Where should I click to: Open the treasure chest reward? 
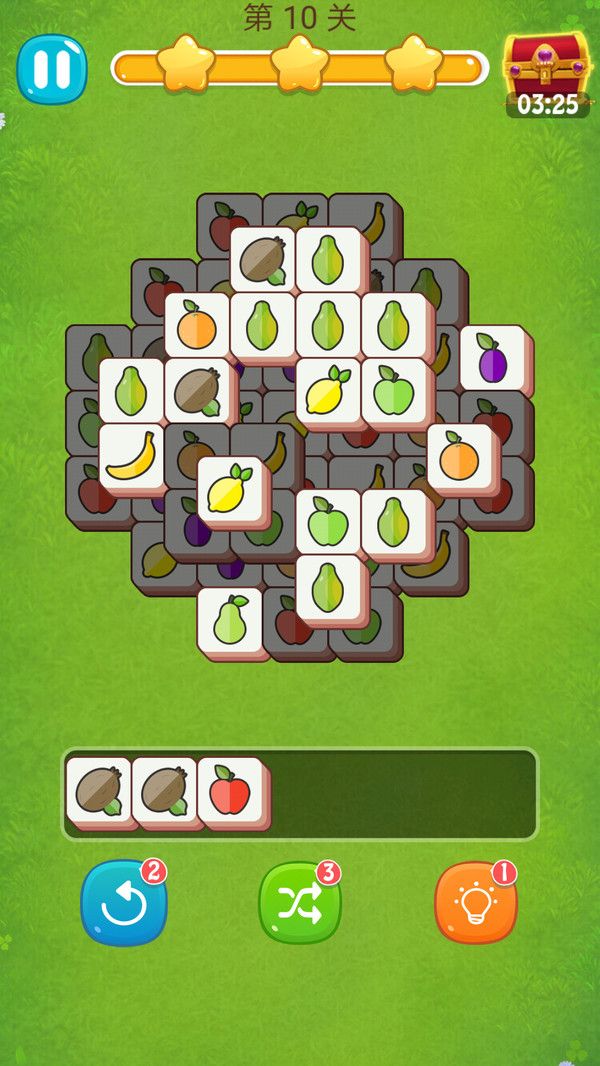[546, 66]
